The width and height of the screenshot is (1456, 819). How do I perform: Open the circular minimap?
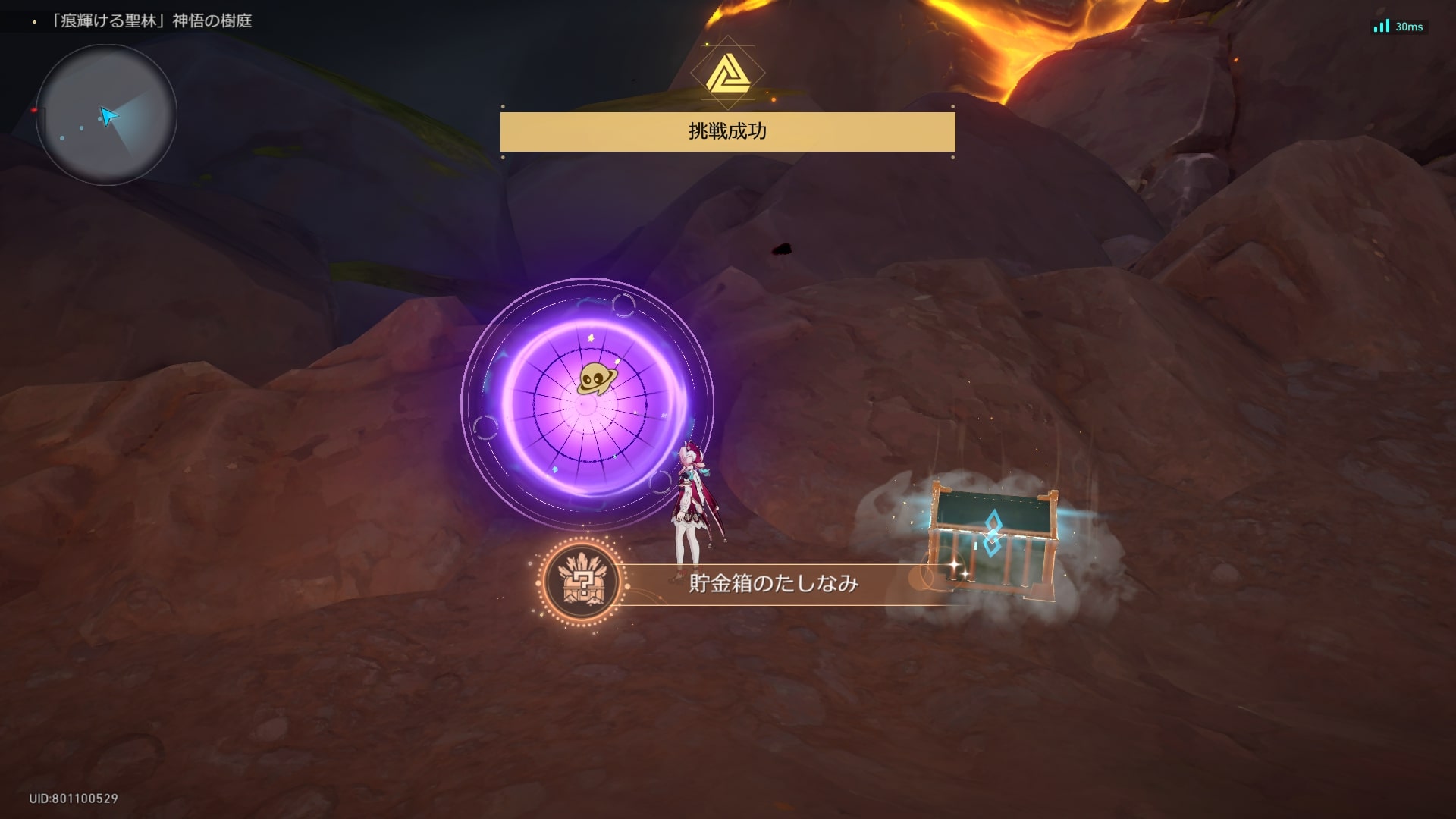(x=106, y=115)
